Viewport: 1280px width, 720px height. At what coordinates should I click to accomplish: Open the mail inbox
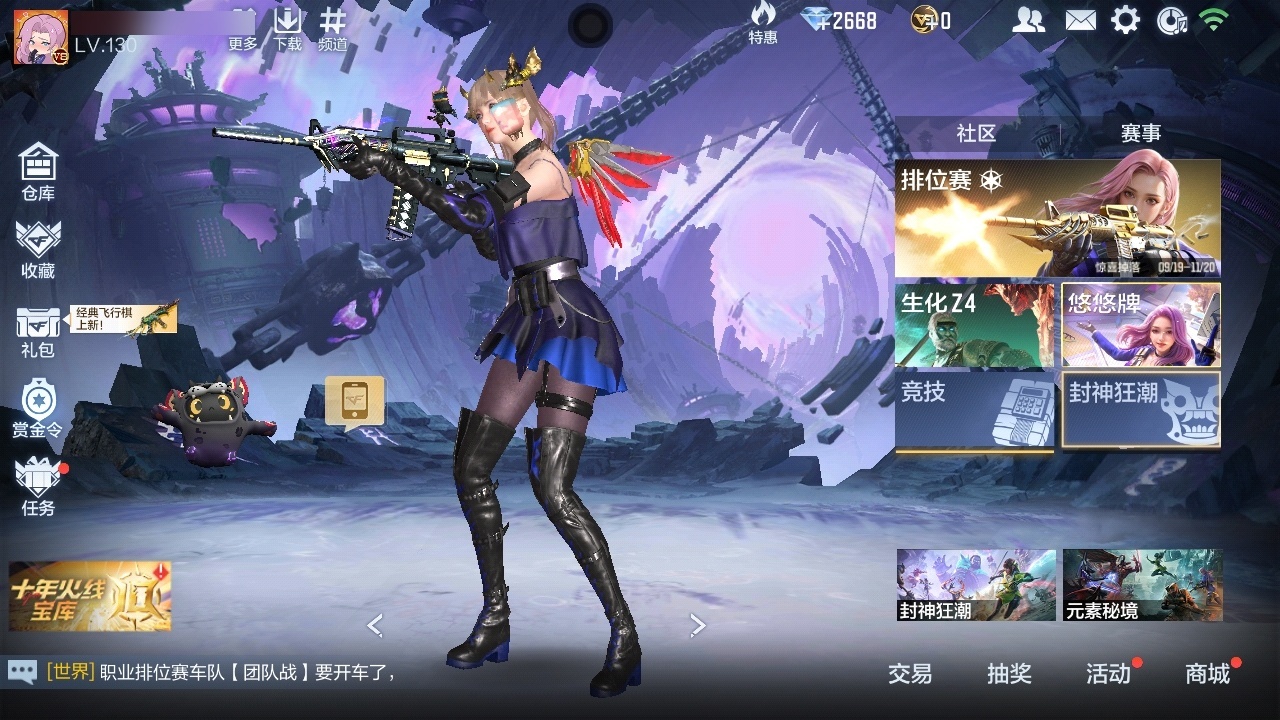[1080, 20]
